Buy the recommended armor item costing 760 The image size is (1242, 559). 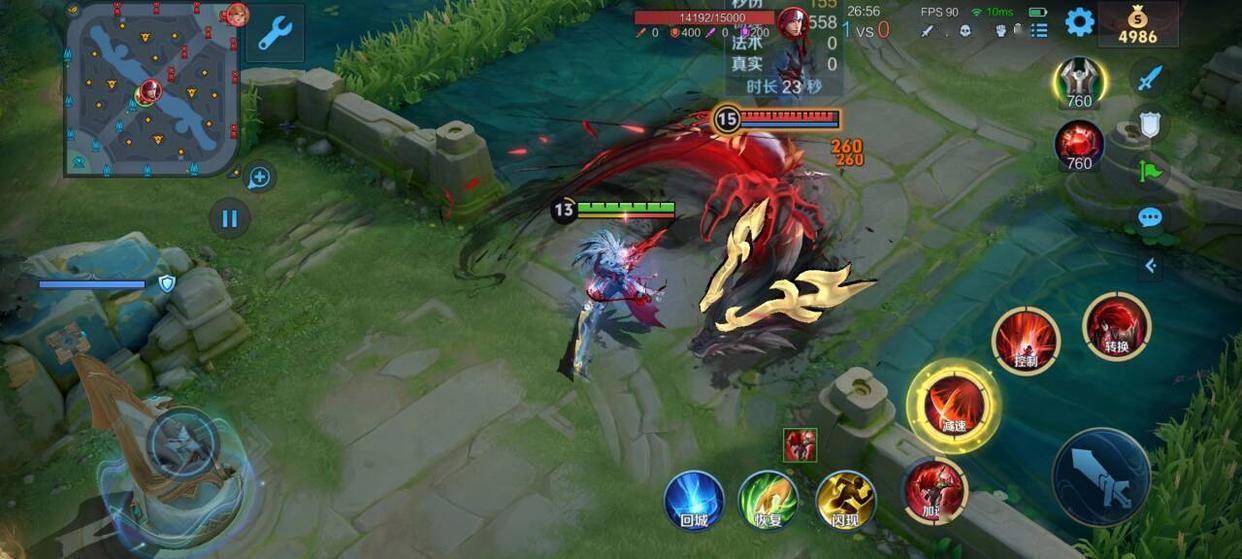(1079, 81)
